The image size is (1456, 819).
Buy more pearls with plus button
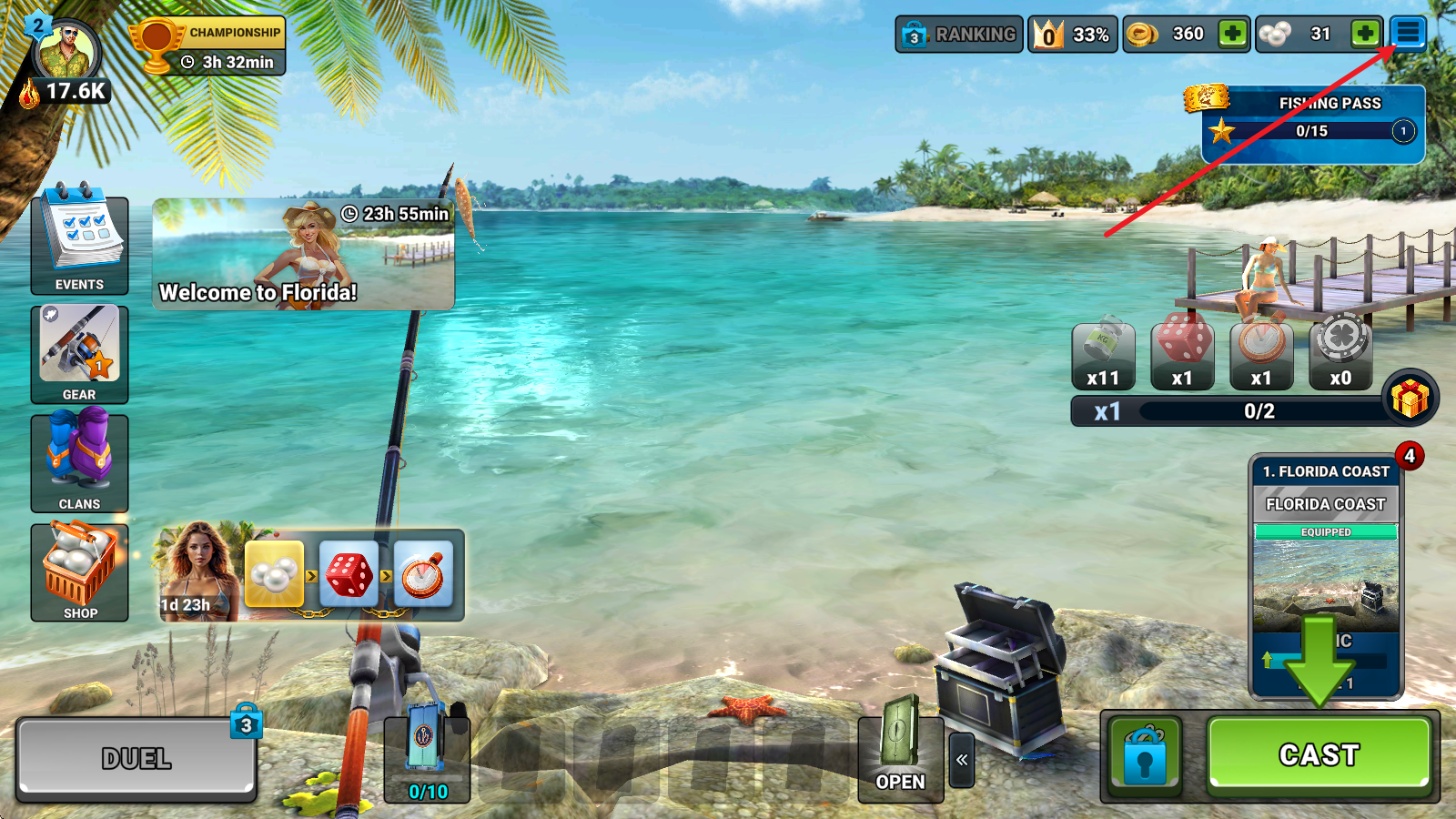click(1364, 35)
